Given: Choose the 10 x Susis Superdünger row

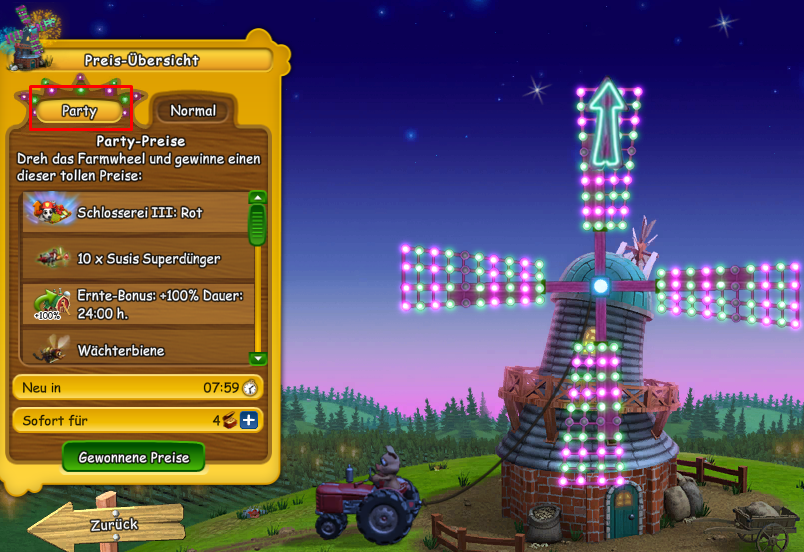Looking at the screenshot, I should coord(135,258).
